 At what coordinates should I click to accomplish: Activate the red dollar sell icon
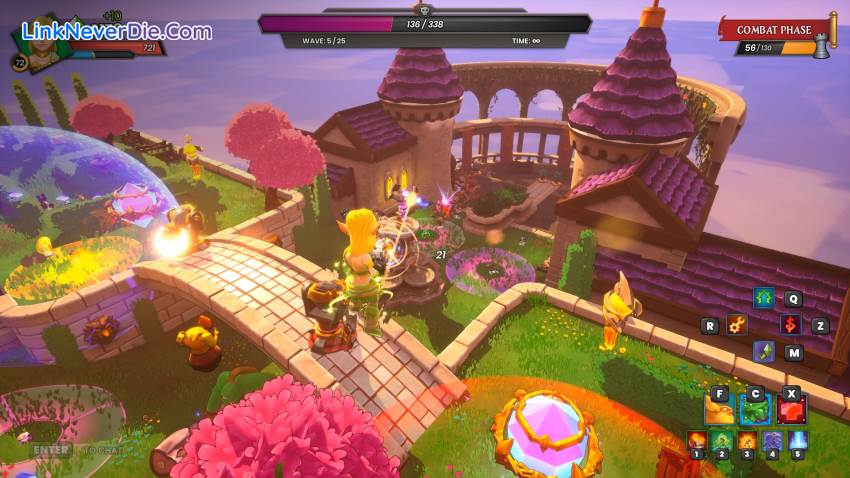pos(791,325)
